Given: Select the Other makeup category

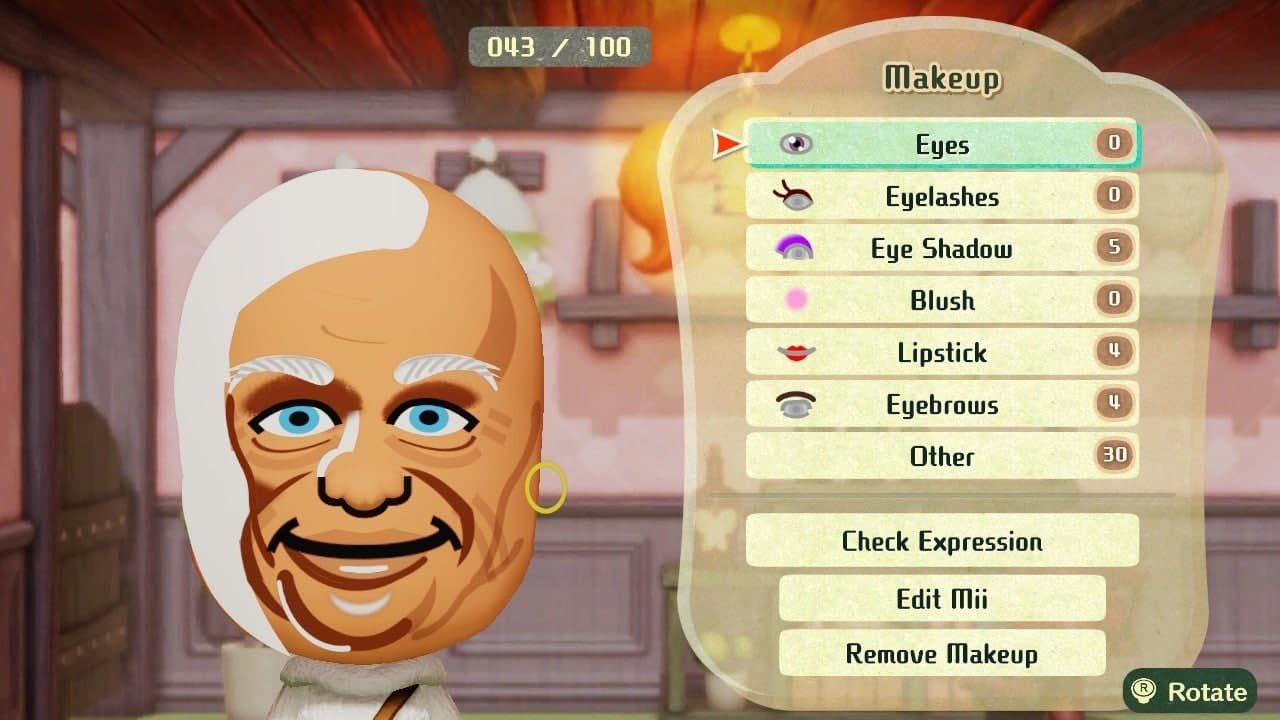Looking at the screenshot, I should (940, 457).
